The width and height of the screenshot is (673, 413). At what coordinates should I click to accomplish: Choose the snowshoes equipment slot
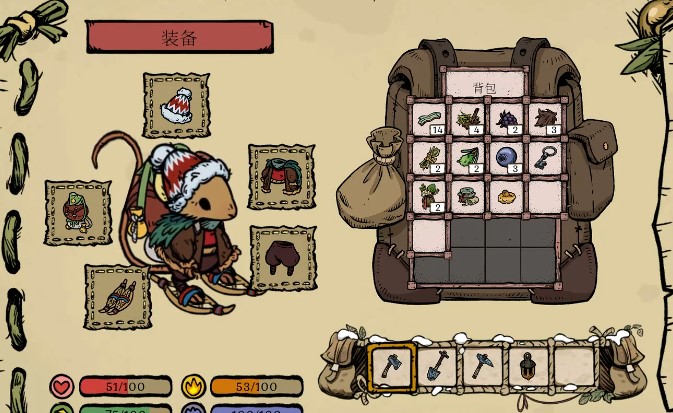click(x=117, y=296)
